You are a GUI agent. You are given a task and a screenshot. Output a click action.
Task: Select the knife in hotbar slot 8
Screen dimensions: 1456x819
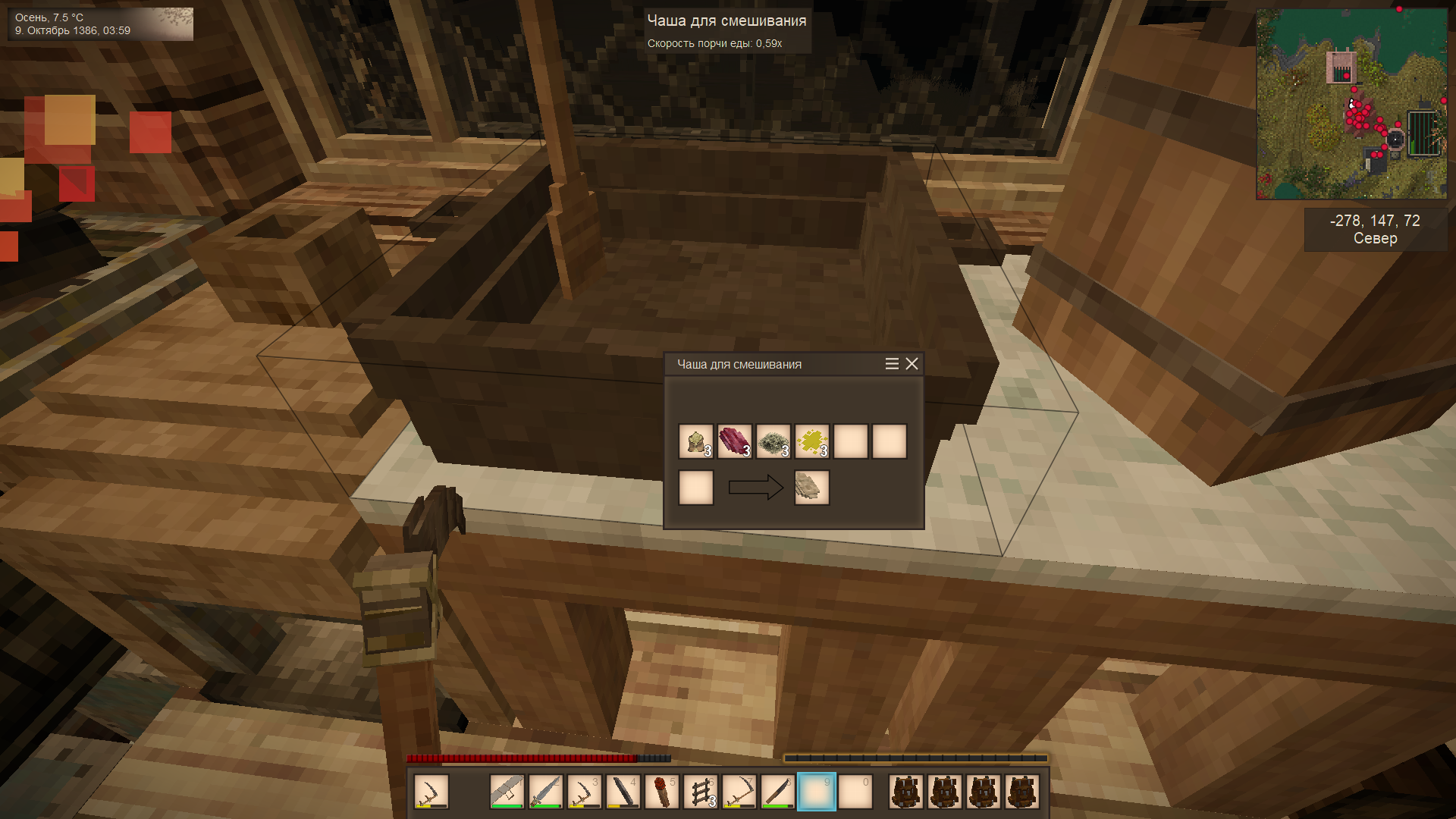click(x=778, y=792)
